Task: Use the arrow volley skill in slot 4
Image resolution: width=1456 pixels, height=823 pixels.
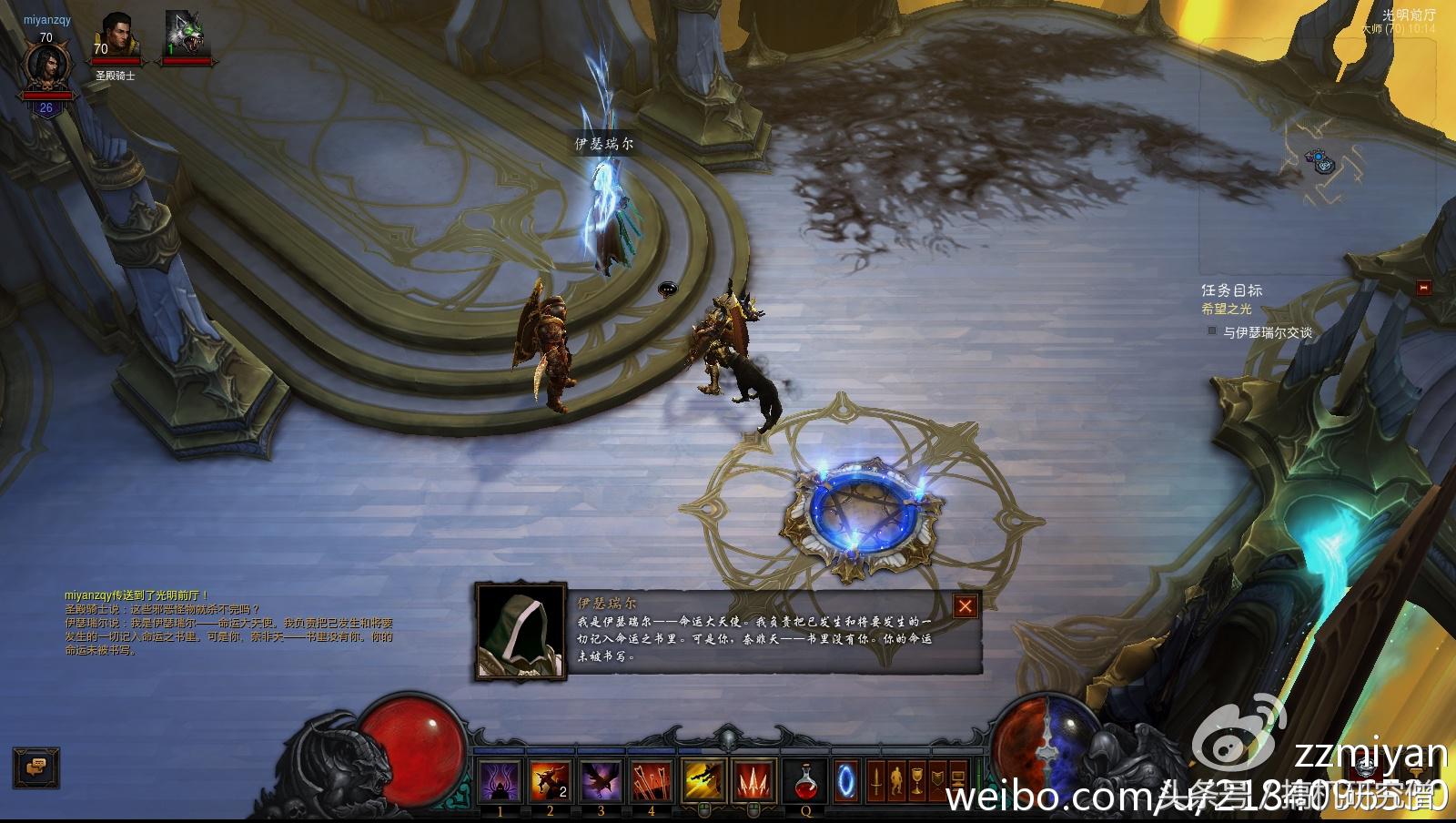Action: [x=652, y=779]
